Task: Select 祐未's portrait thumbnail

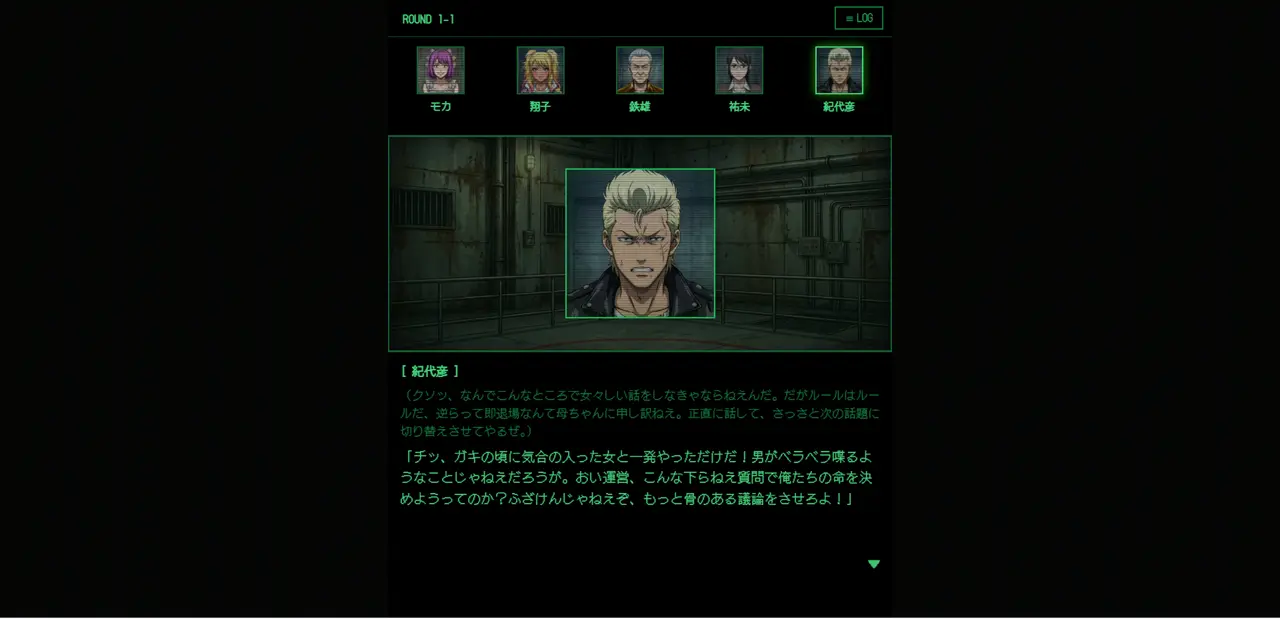Action: coord(739,70)
